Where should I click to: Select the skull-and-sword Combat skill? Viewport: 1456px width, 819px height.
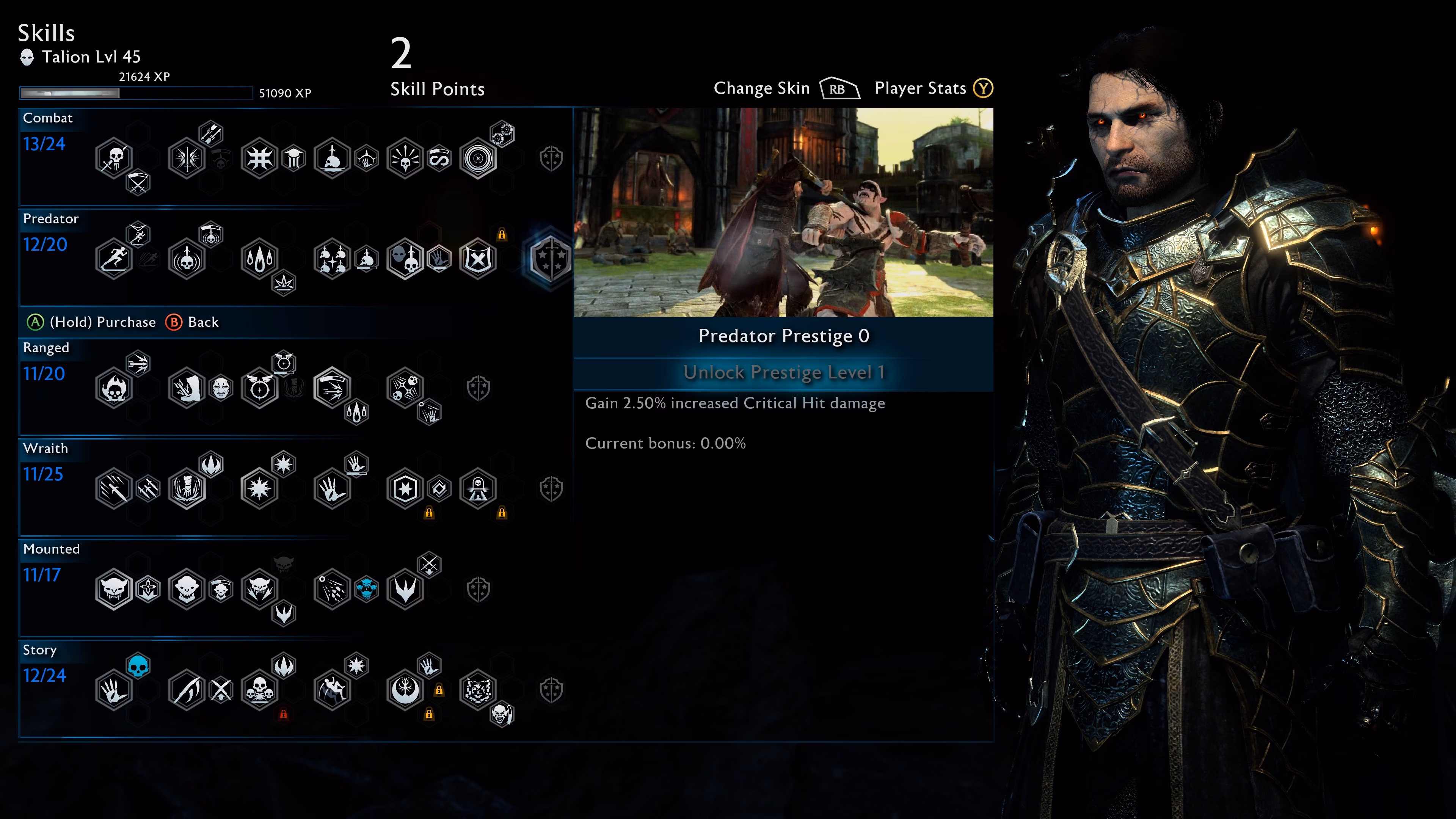coord(114,158)
